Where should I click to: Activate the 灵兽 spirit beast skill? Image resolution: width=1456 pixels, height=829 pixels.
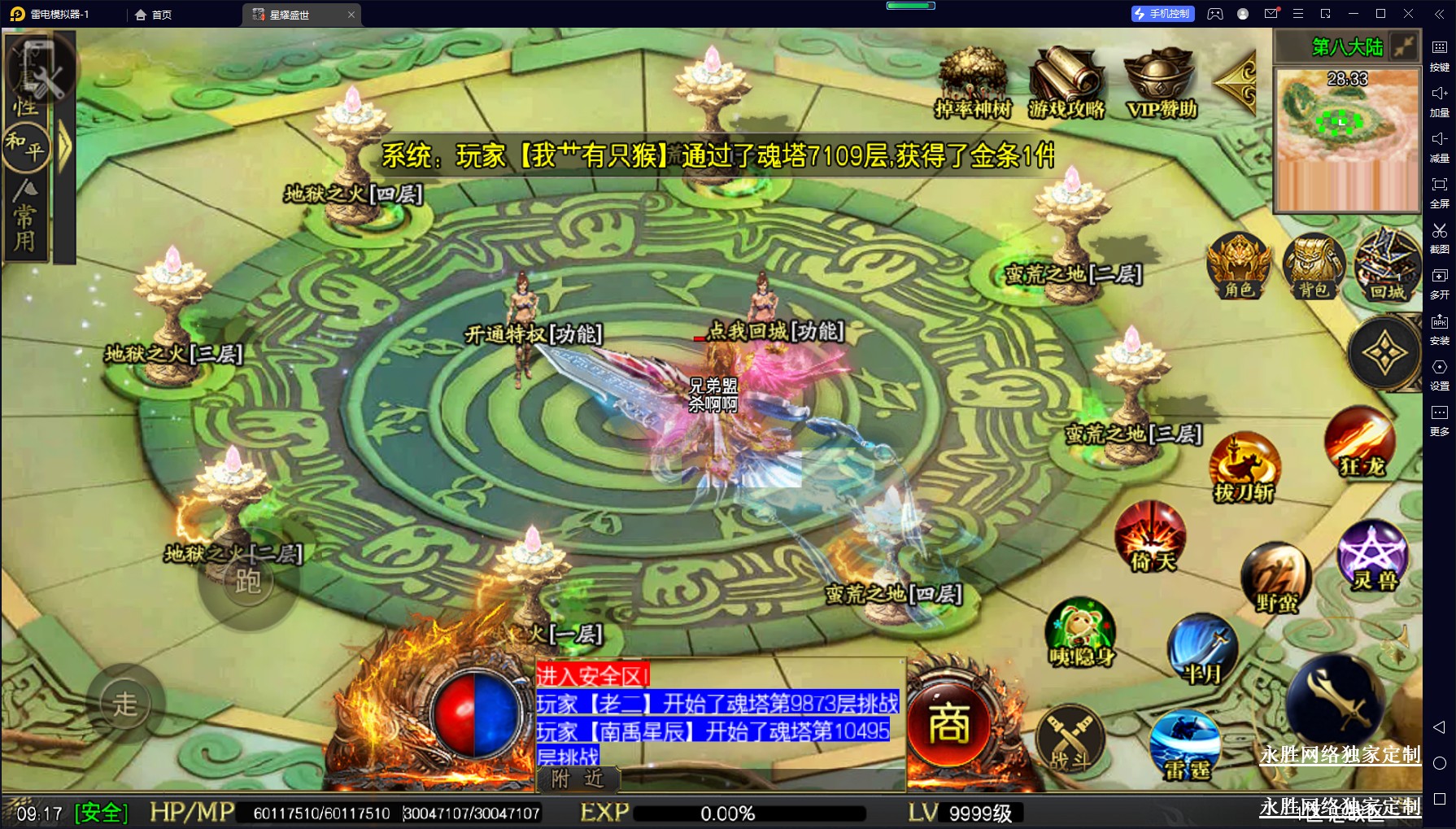coord(1373,556)
